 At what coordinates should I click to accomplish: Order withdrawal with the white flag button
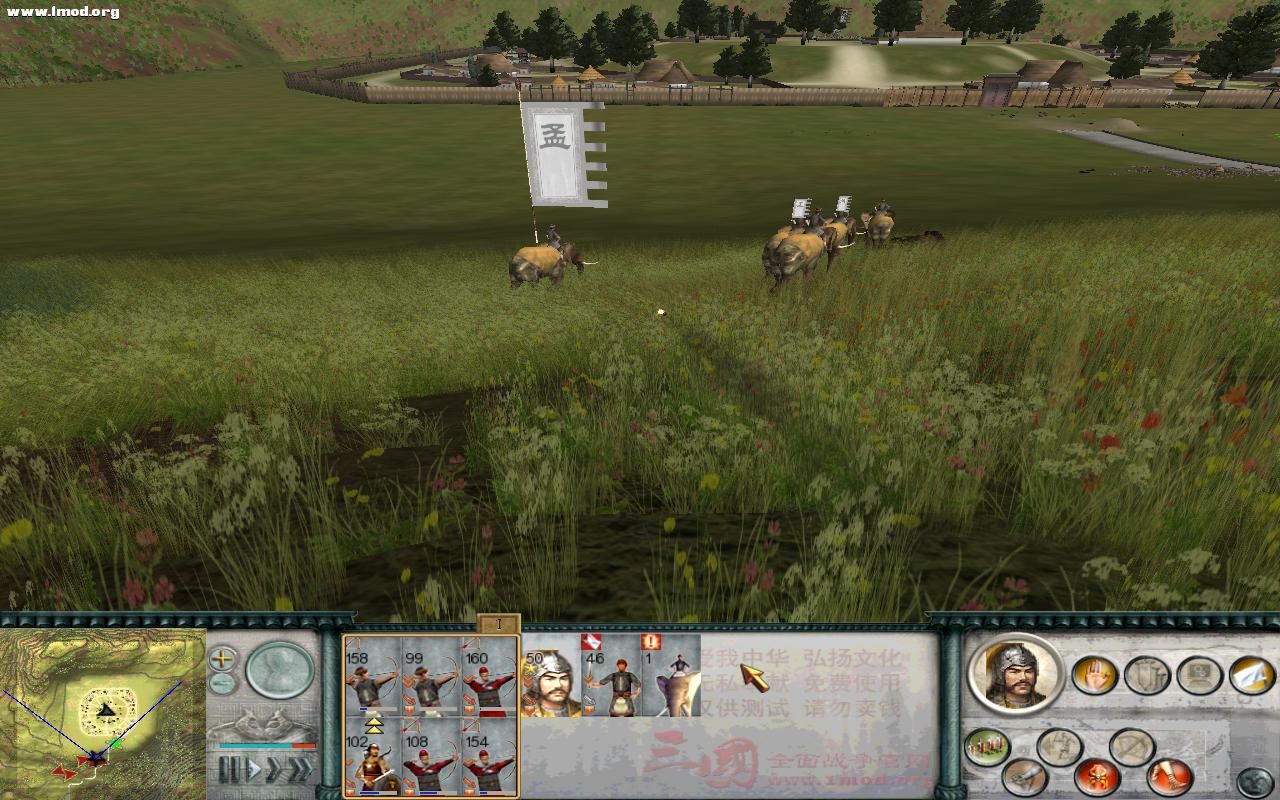click(1251, 675)
